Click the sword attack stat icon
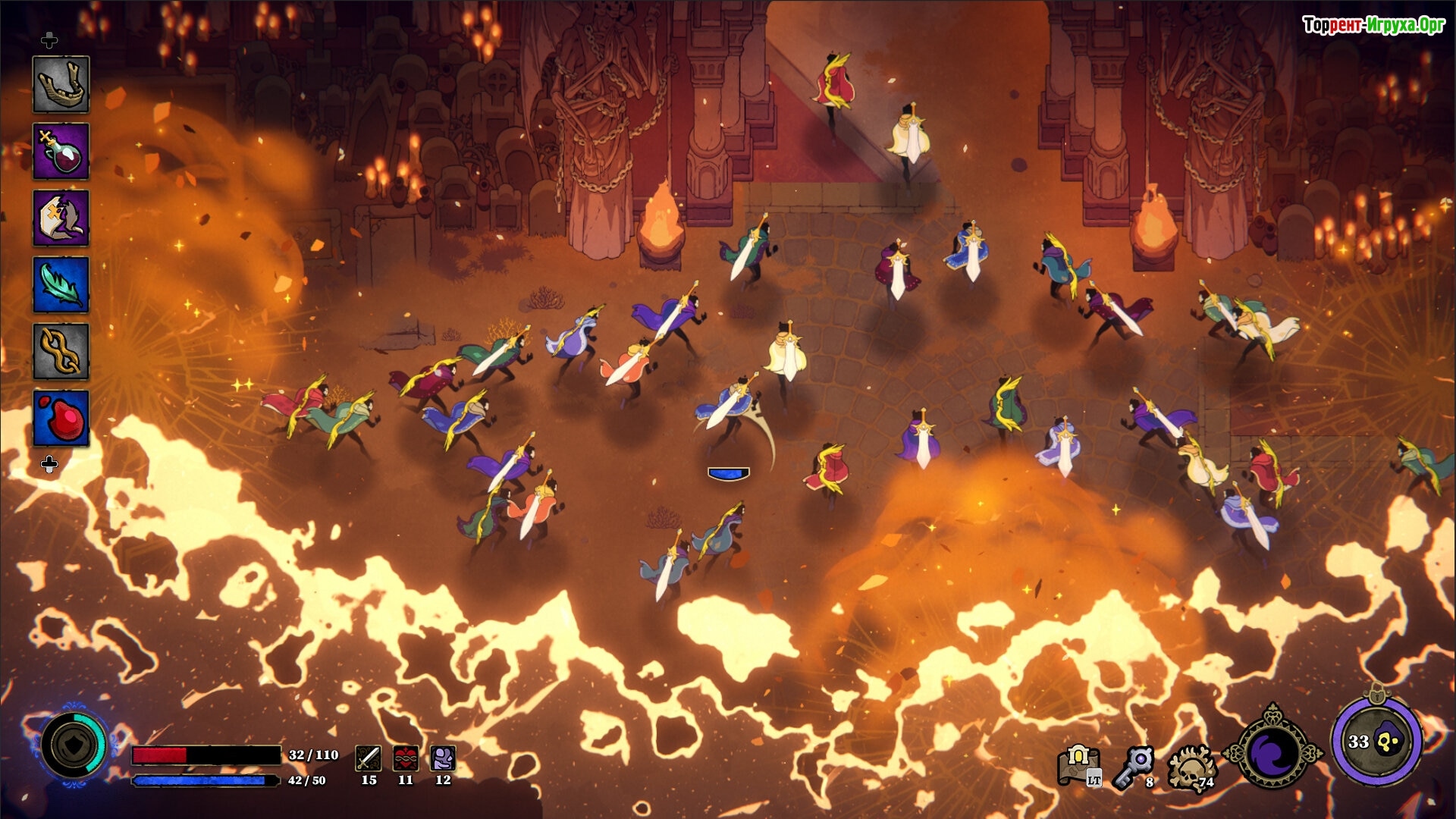 [x=369, y=758]
